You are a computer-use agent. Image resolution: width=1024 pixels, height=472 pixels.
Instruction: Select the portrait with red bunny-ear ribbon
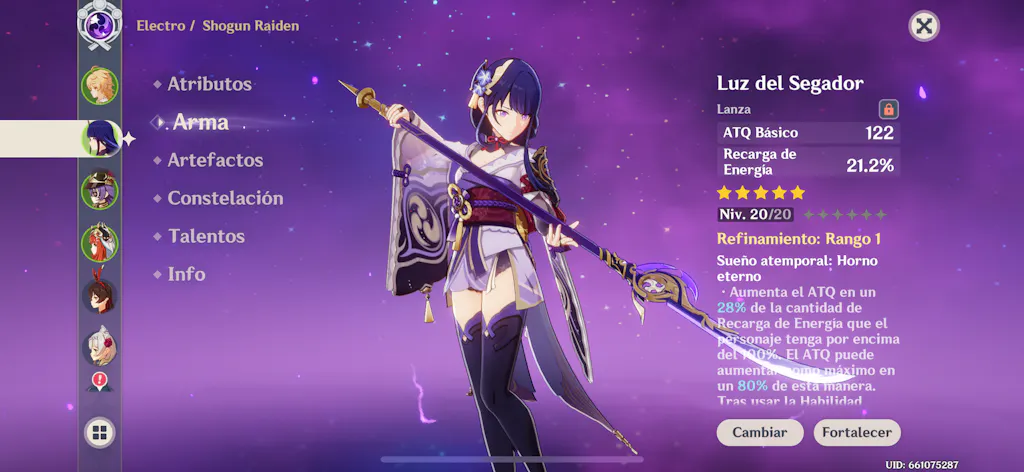(x=100, y=296)
